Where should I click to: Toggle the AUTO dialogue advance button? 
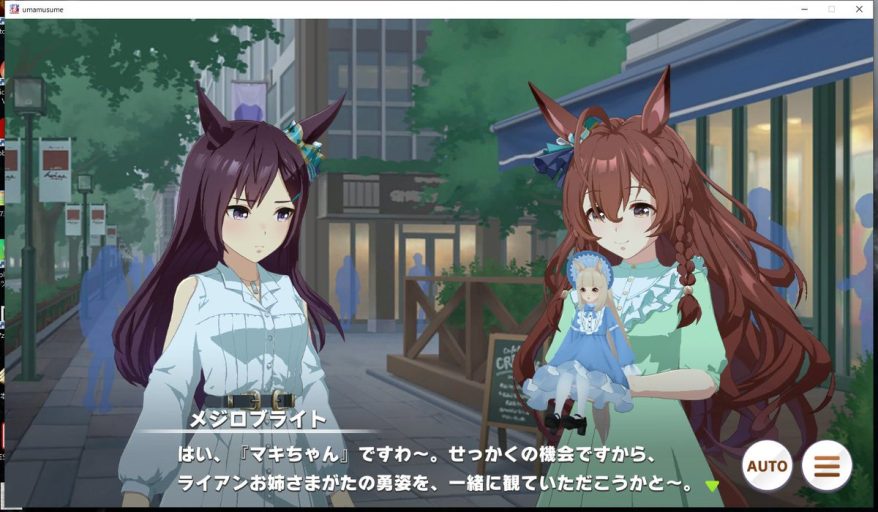767,465
